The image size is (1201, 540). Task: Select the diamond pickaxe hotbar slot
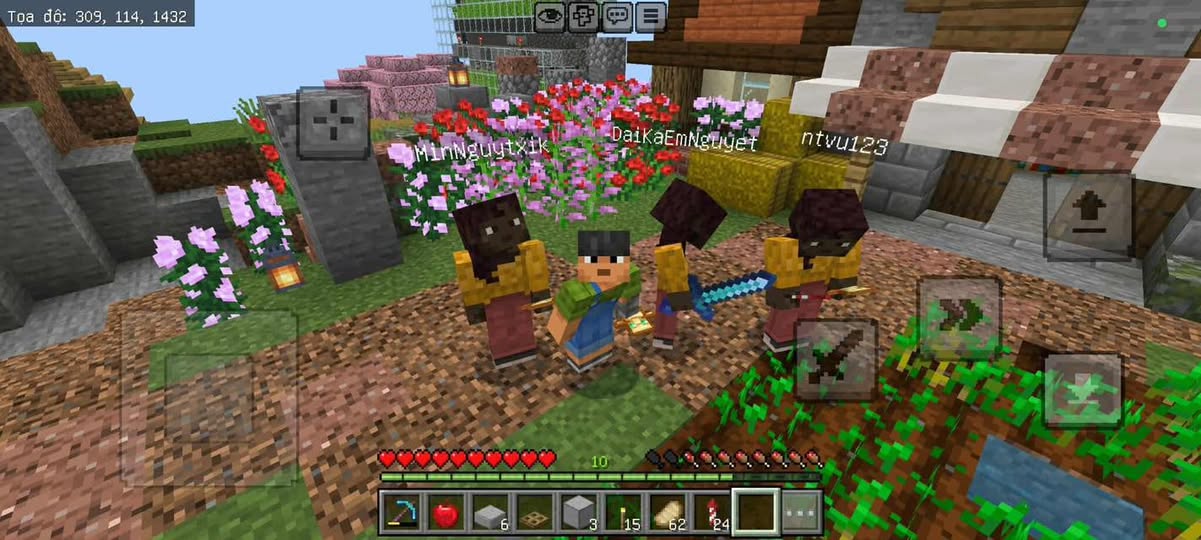coord(400,512)
